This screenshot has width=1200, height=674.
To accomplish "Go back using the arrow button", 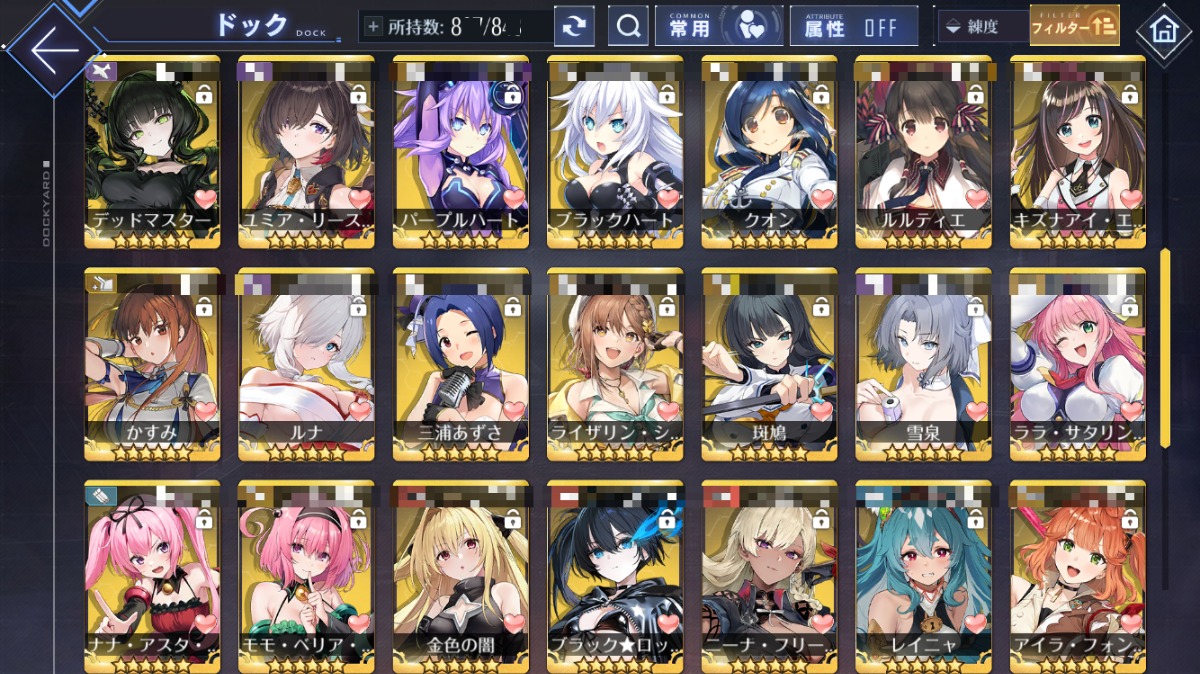I will (52, 49).
